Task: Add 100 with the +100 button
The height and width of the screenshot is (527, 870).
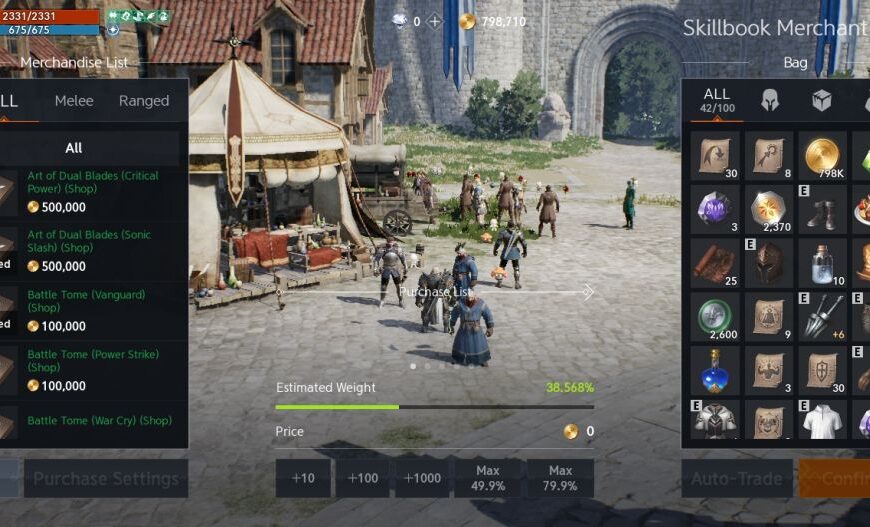Action: click(x=362, y=479)
